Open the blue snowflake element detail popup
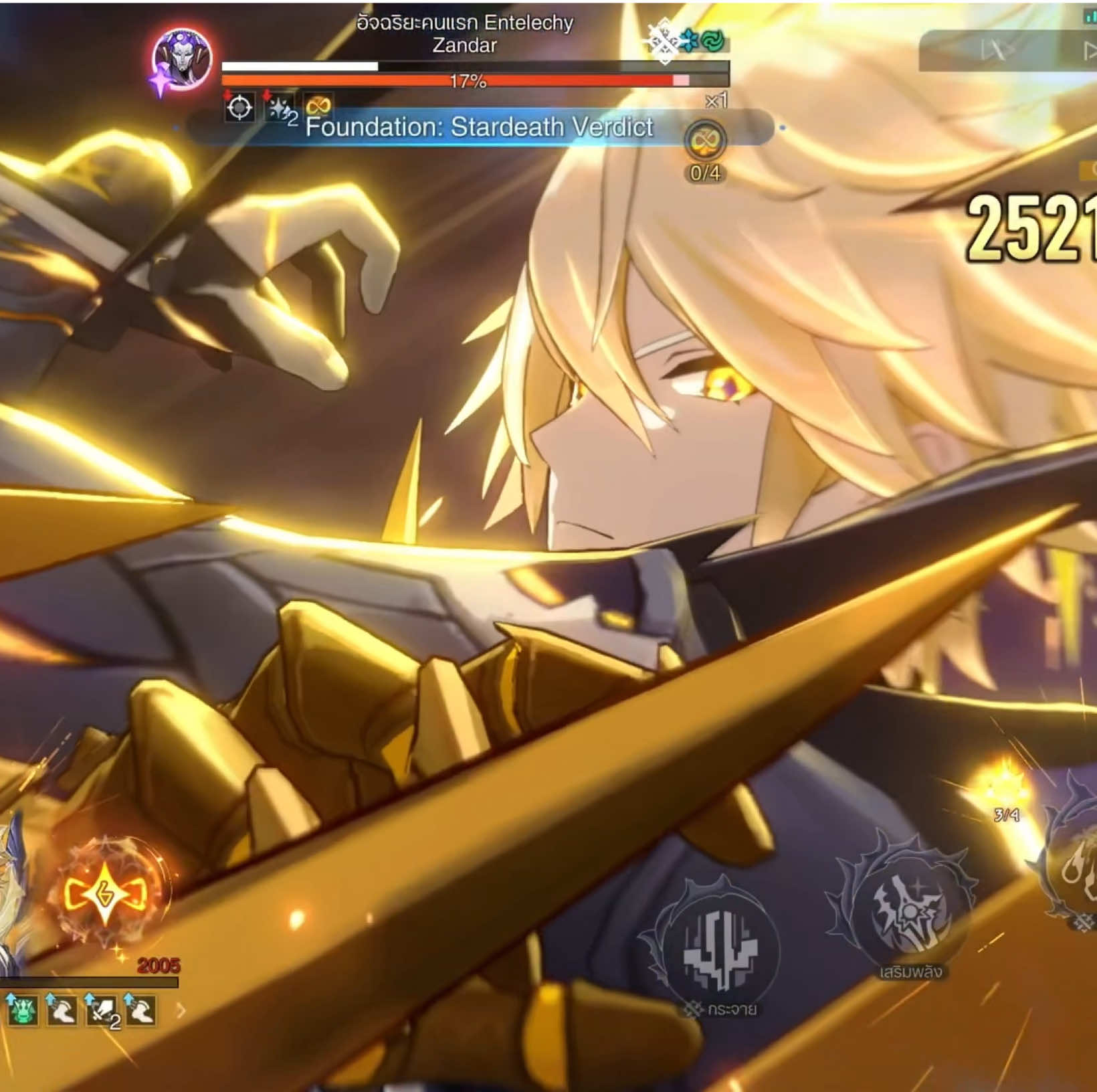The image size is (1097, 1092). pyautogui.click(x=688, y=40)
